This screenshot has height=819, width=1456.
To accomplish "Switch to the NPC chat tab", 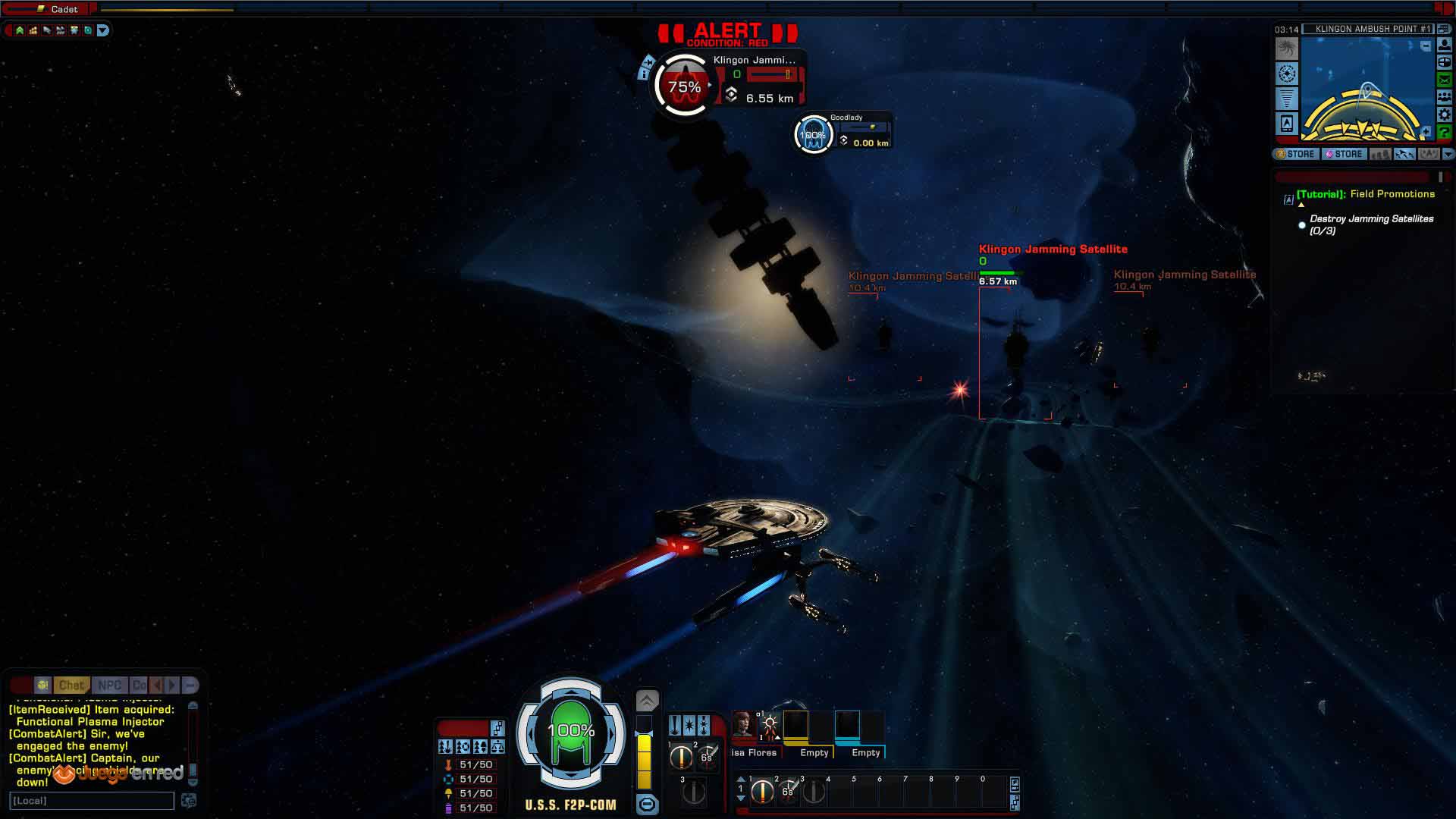I will (x=109, y=685).
